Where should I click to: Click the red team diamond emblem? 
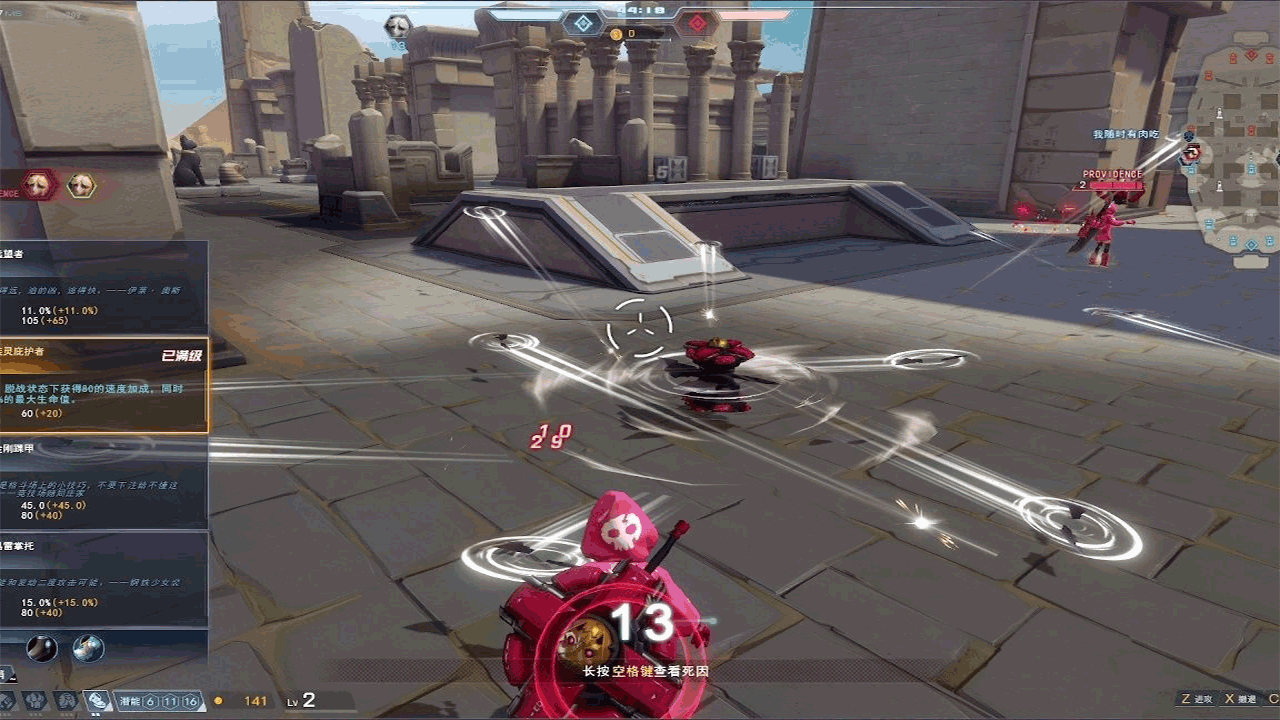697,23
